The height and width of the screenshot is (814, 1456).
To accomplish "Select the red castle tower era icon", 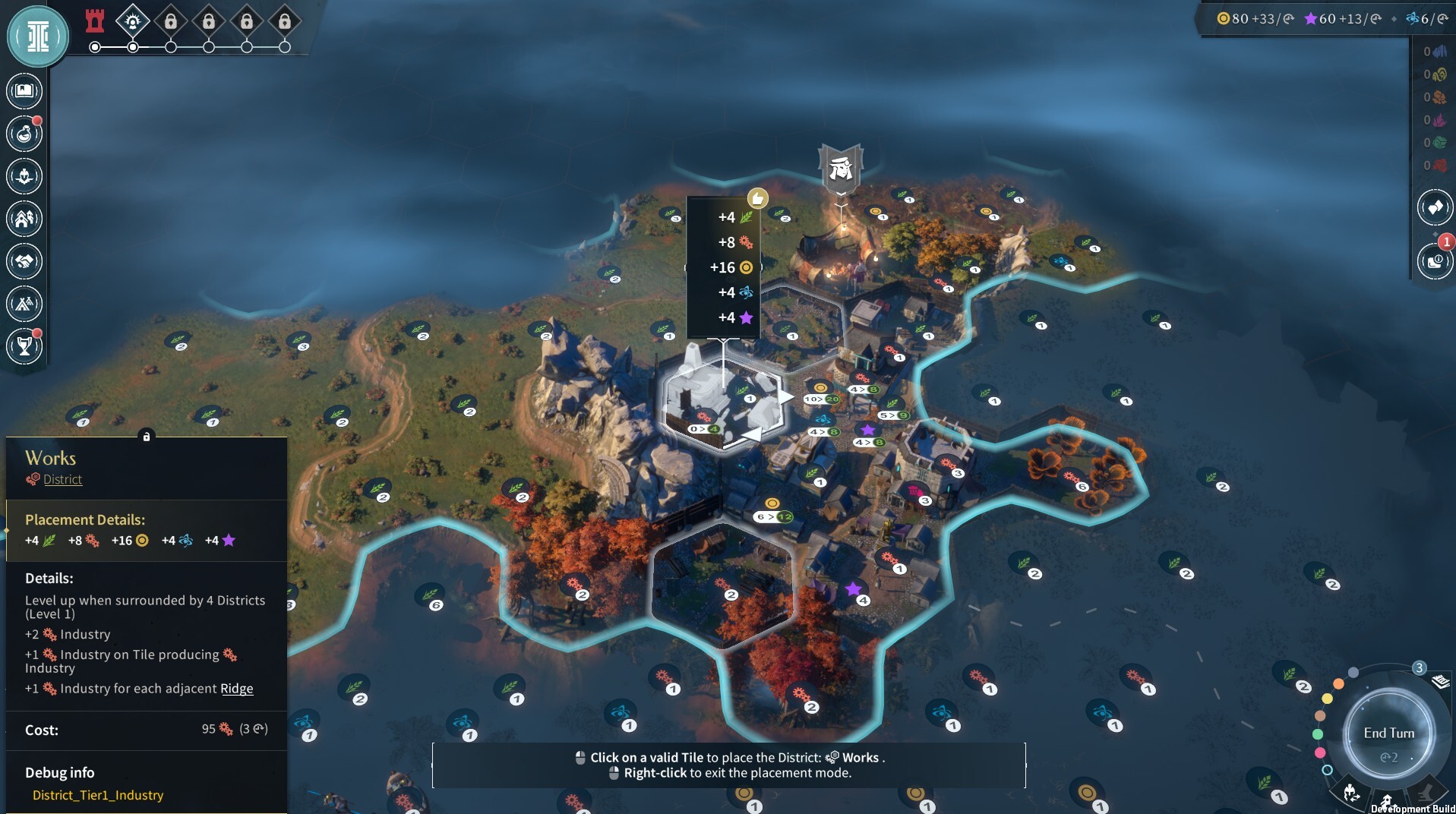I will [95, 21].
